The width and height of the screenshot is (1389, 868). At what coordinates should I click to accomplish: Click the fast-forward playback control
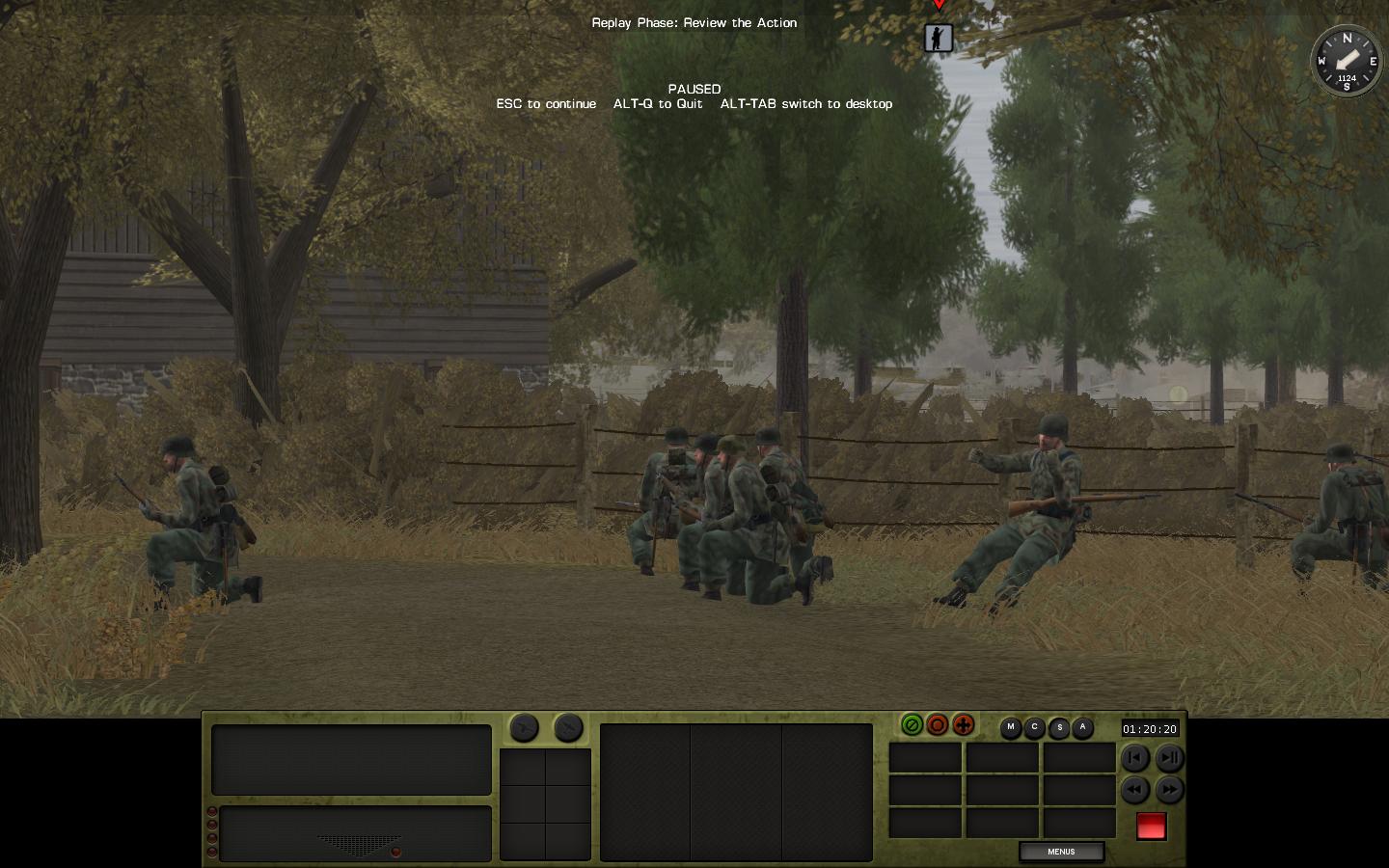pos(1169,790)
